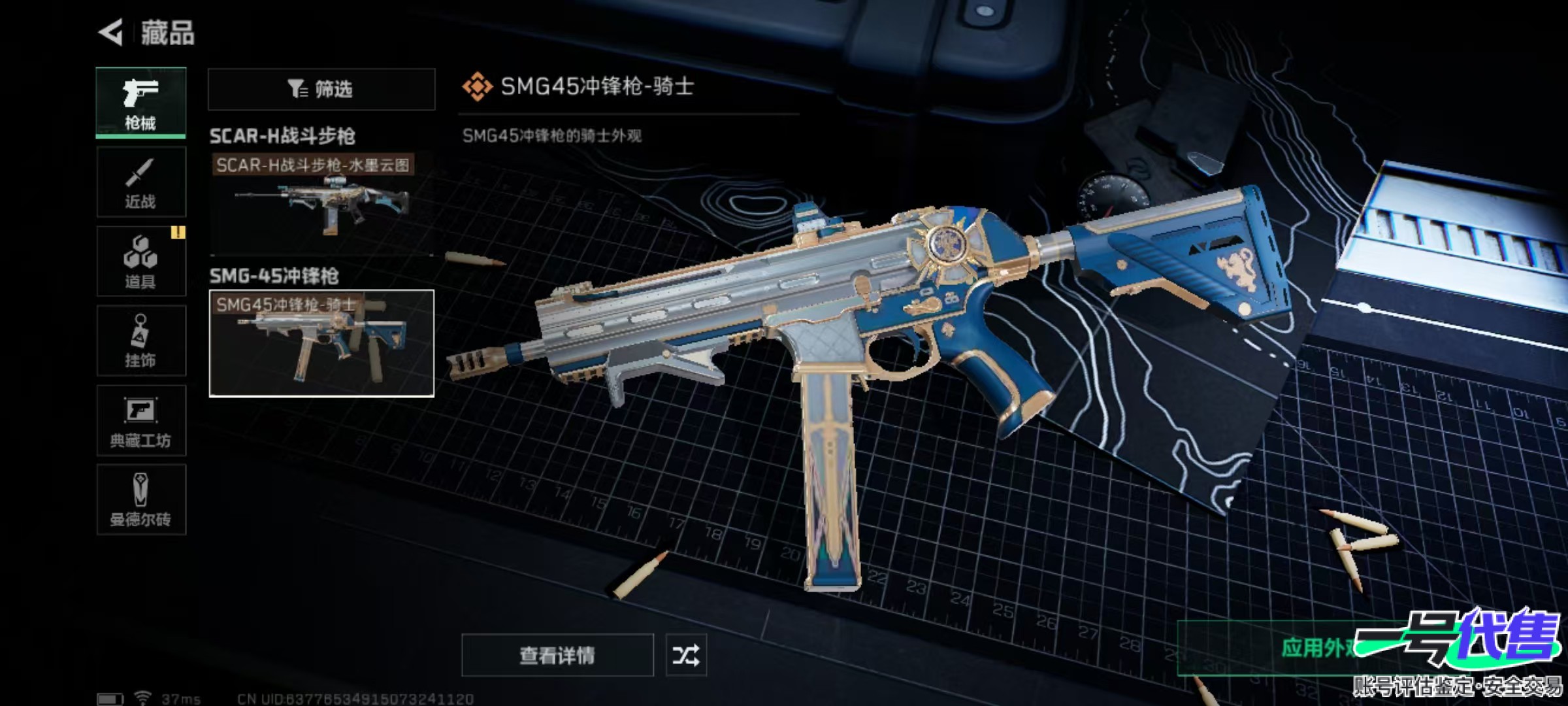The image size is (1568, 706).
Task: Choose the SCAR-H 水墨云图 skin thumbnail
Action: click(321, 203)
